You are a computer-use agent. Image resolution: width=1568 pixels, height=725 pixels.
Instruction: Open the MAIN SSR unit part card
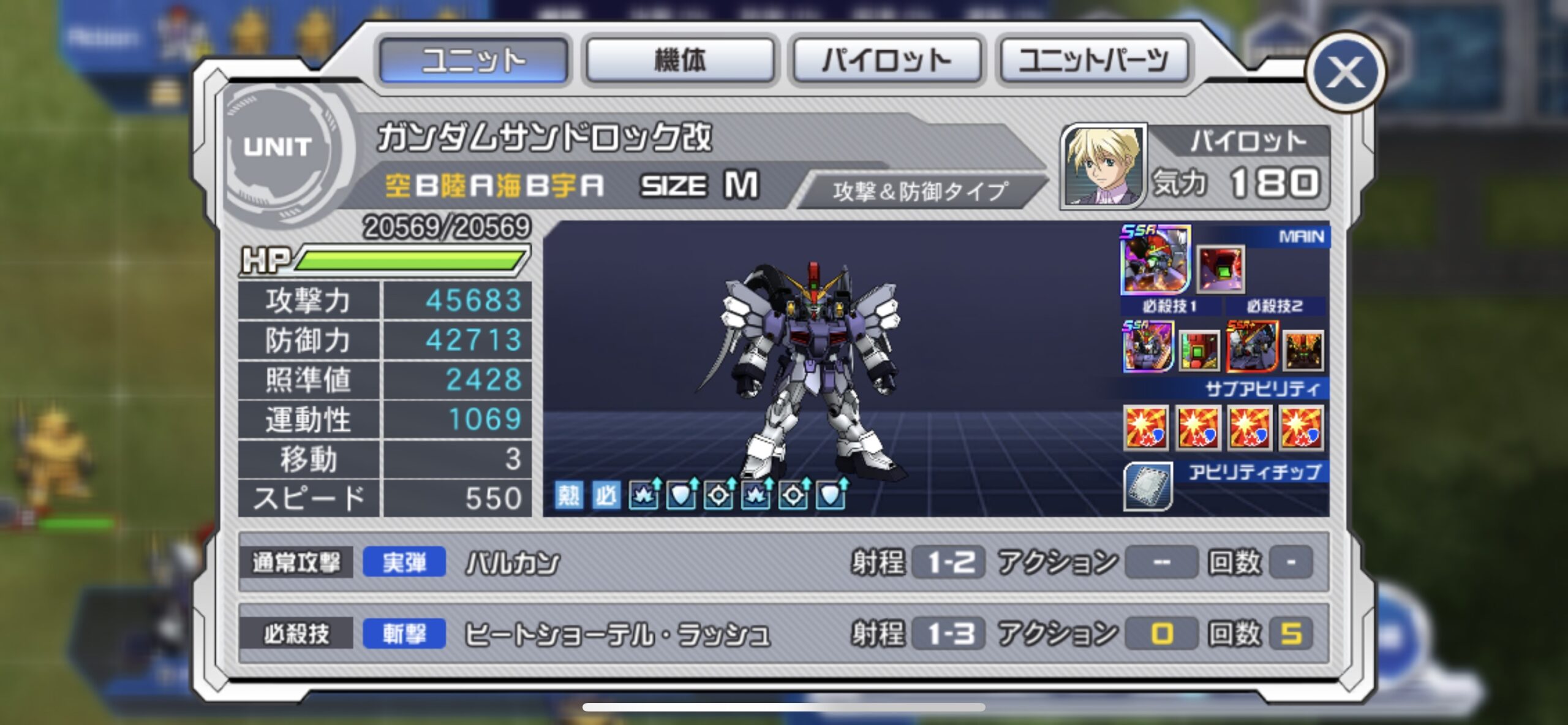[1155, 260]
